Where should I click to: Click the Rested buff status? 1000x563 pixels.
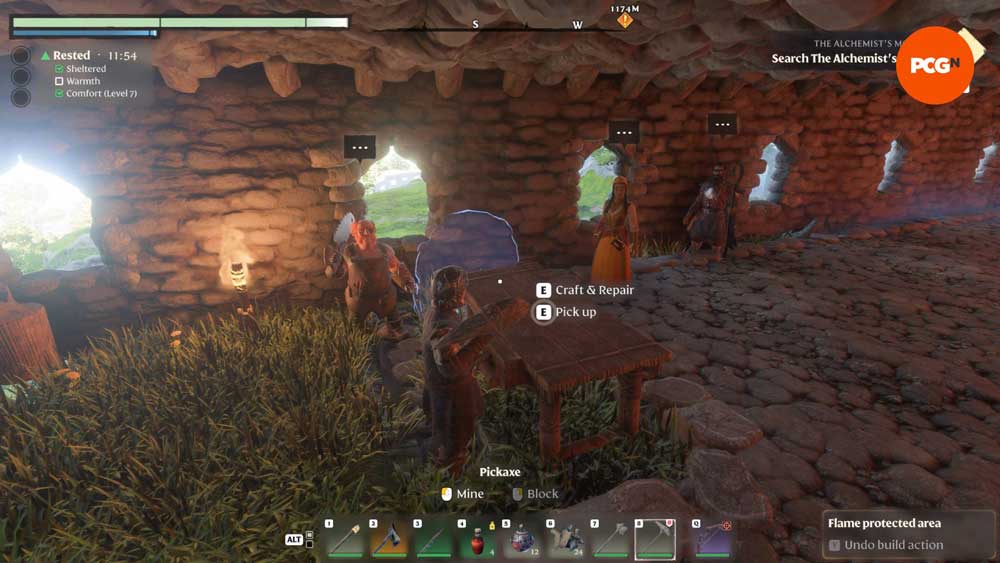(71, 56)
